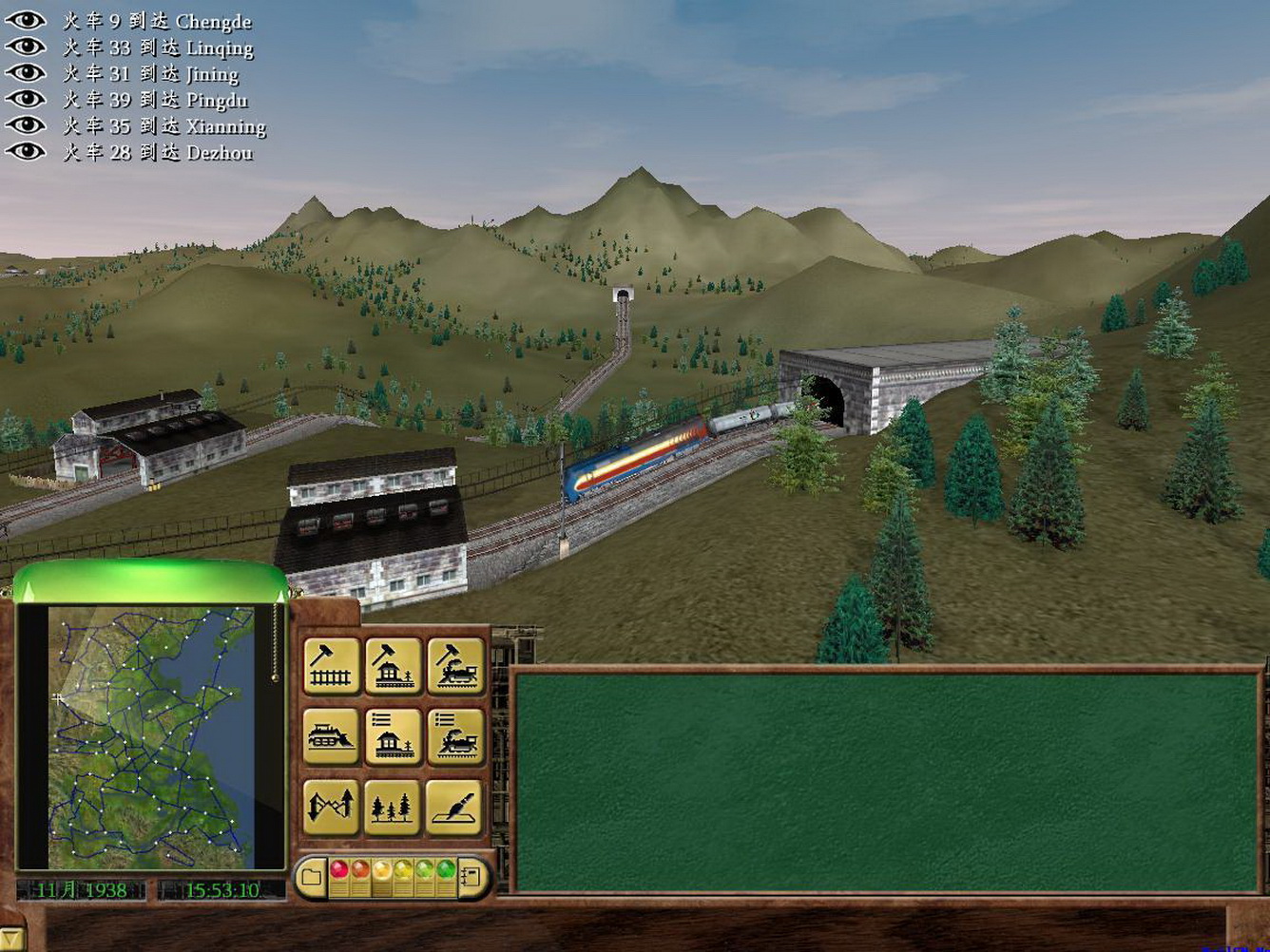Set game speed to red light (paused)
This screenshot has height=952, width=1270.
pos(338,869)
